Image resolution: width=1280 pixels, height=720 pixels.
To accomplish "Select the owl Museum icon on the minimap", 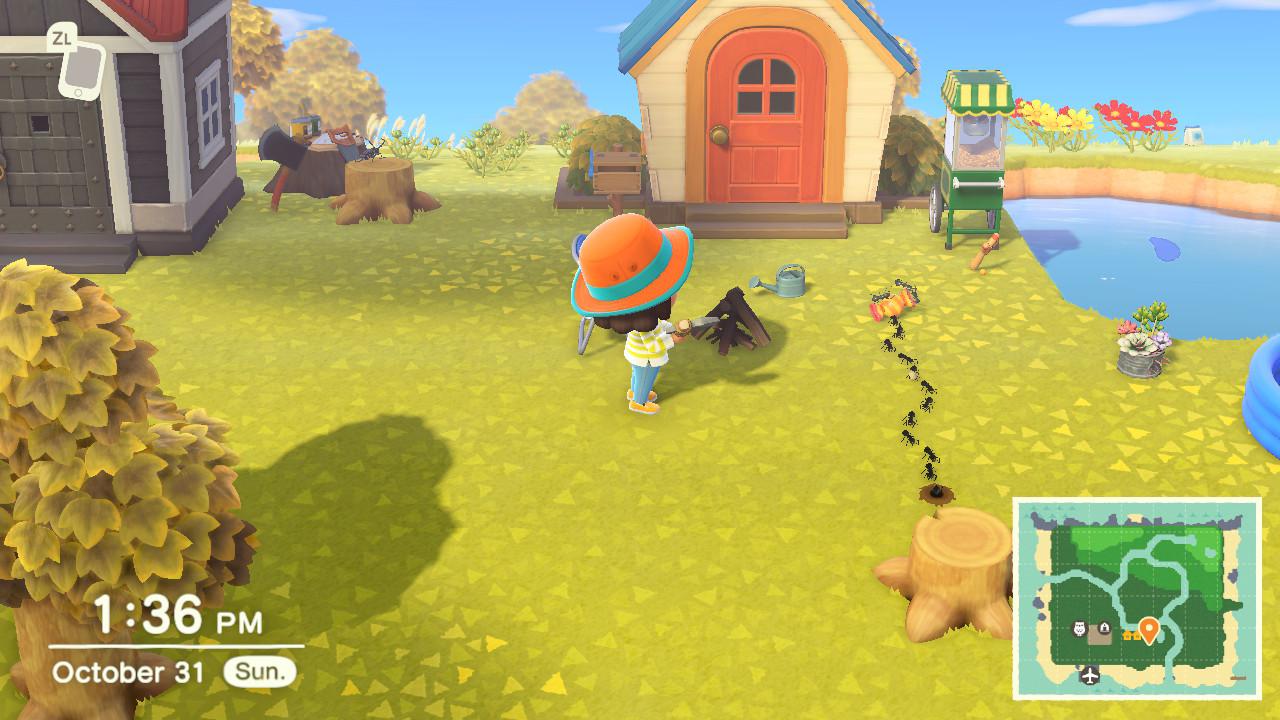I will coord(1079,627).
